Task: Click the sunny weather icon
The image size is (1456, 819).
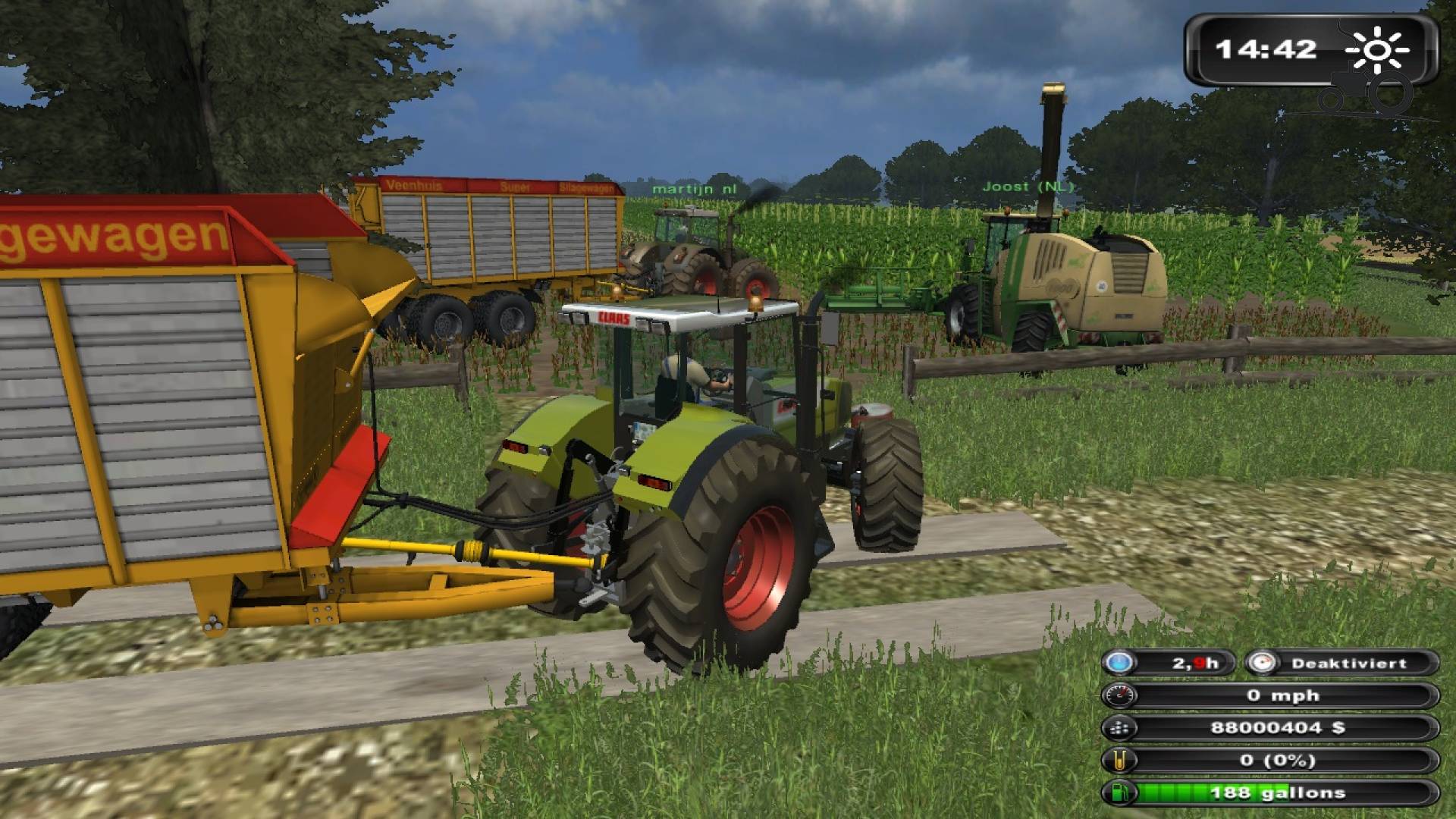Action: tap(1379, 49)
